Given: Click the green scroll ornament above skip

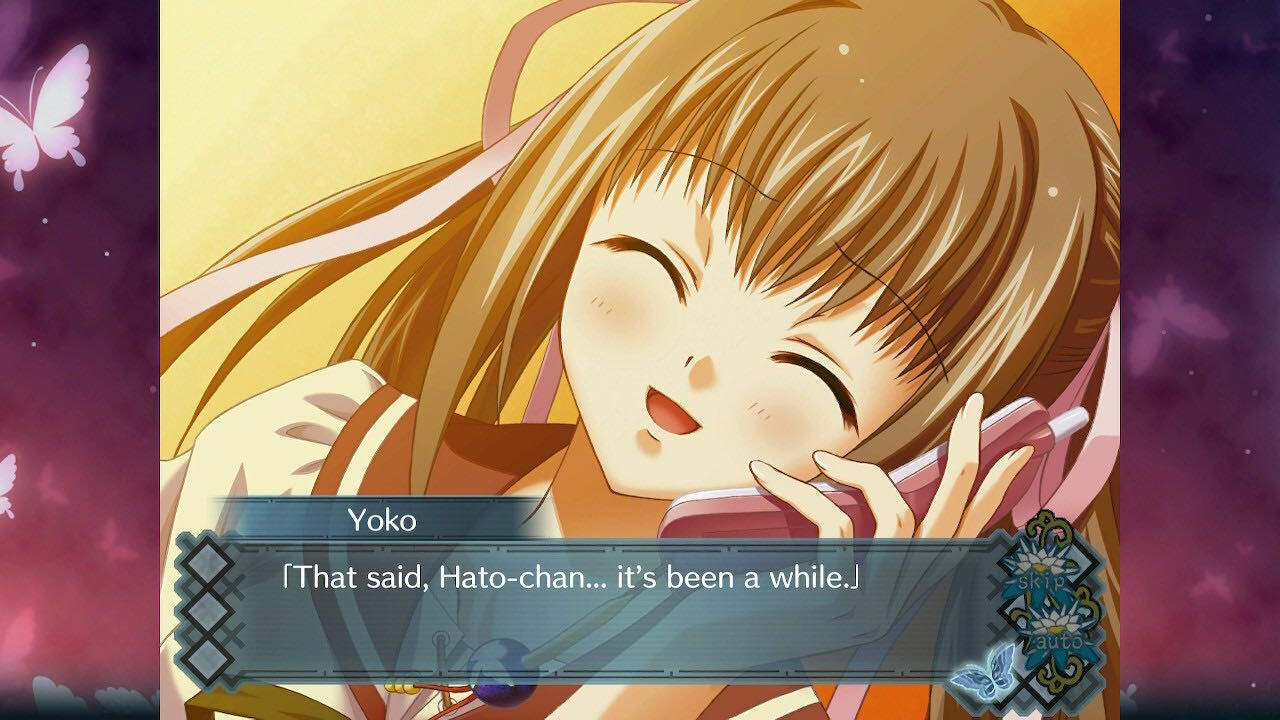Looking at the screenshot, I should point(1051,525).
